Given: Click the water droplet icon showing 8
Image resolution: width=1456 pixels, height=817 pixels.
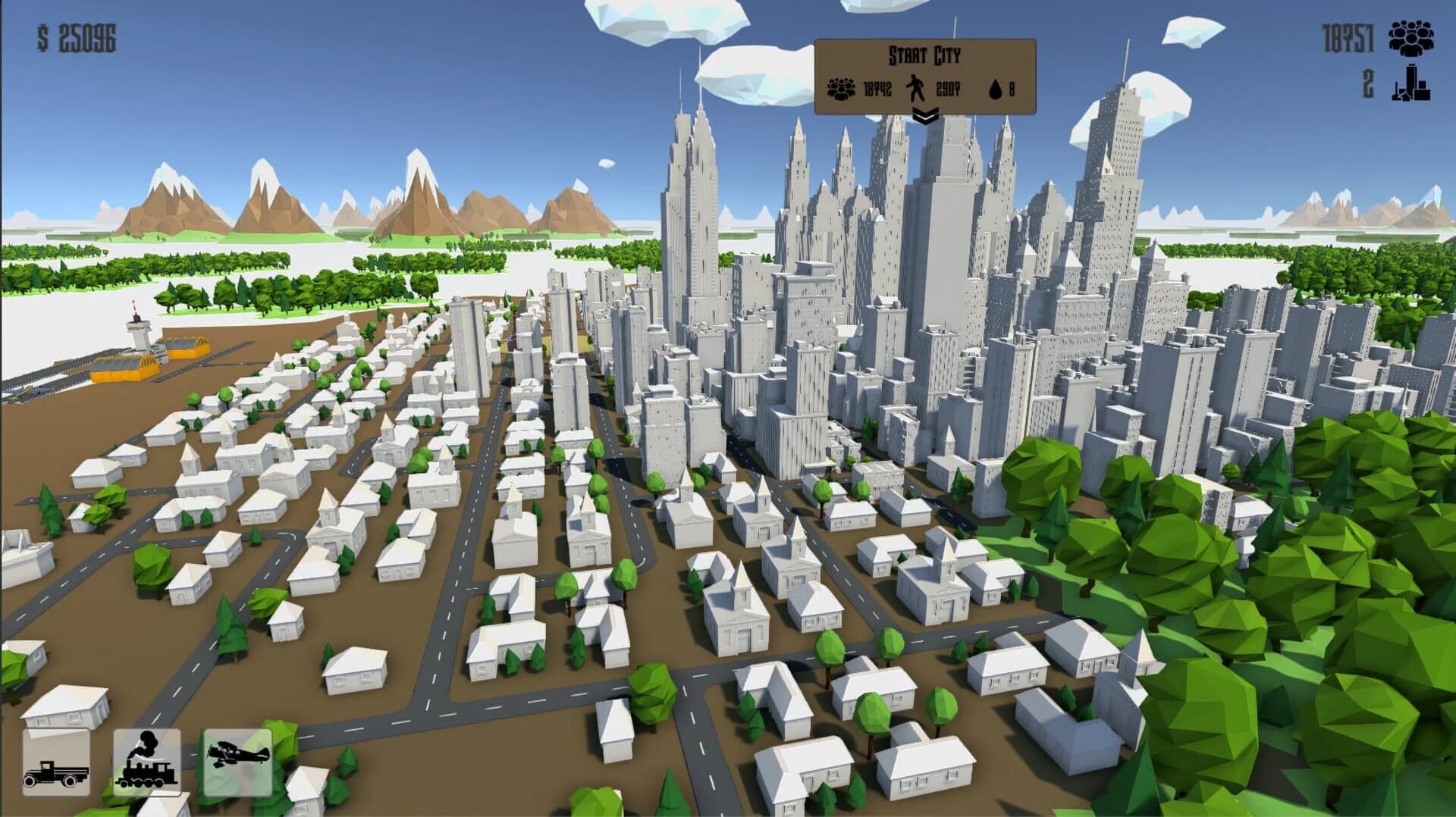Looking at the screenshot, I should 994,89.
